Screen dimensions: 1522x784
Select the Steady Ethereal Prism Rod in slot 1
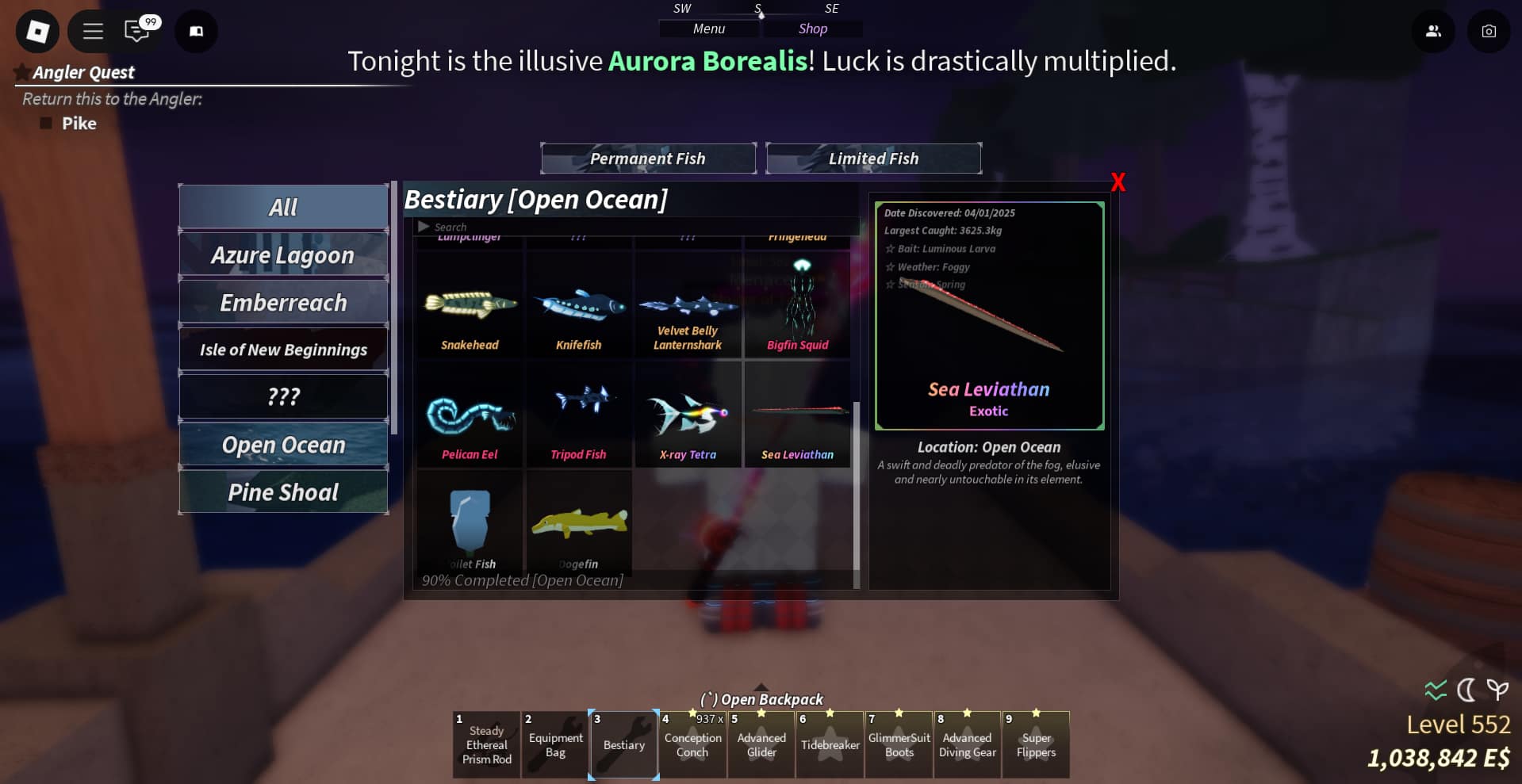coord(485,744)
